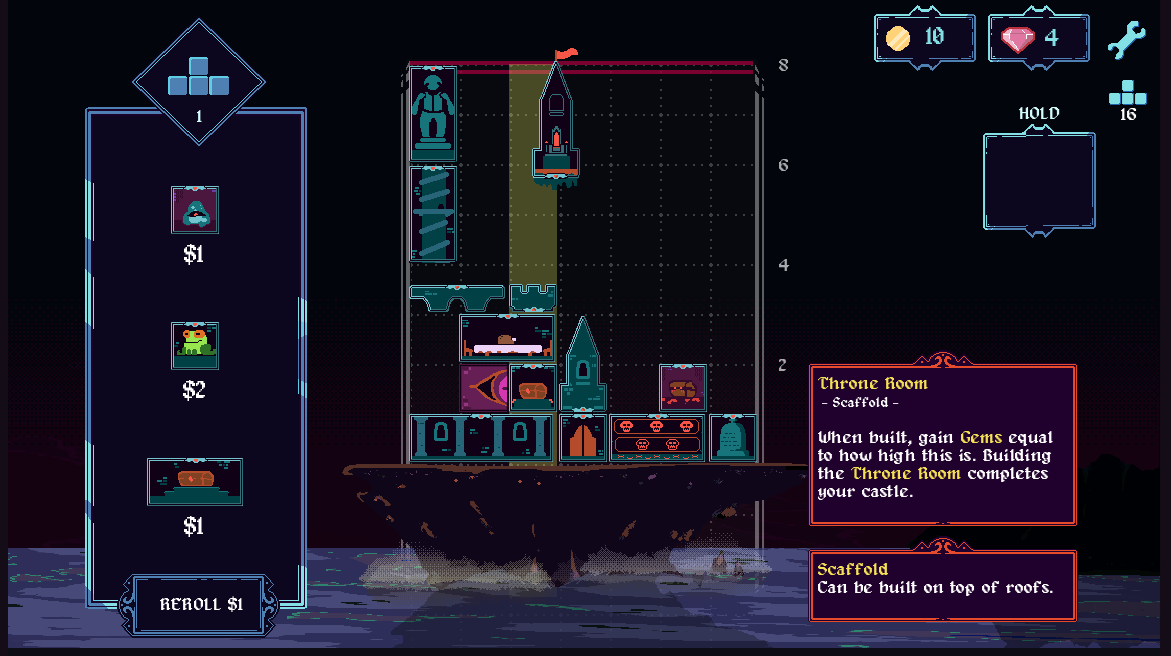Select the block badge above the shop
The image size is (1171, 656).
[x=199, y=79]
